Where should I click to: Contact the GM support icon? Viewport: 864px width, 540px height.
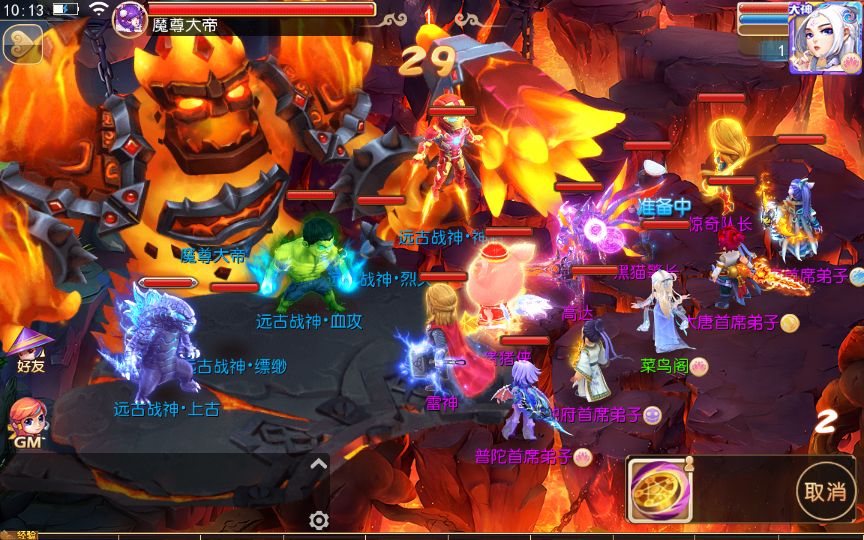(27, 422)
